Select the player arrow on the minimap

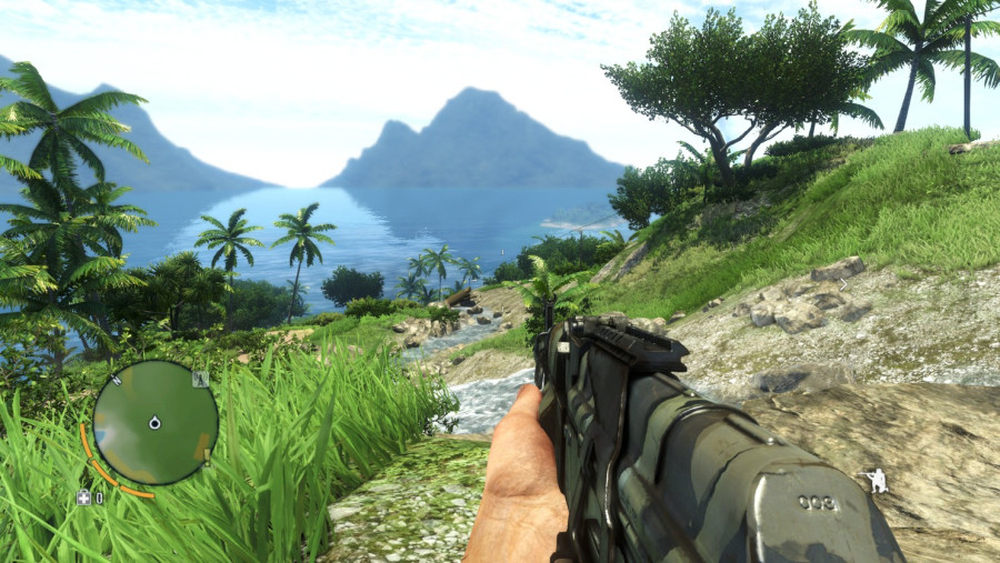[155, 422]
